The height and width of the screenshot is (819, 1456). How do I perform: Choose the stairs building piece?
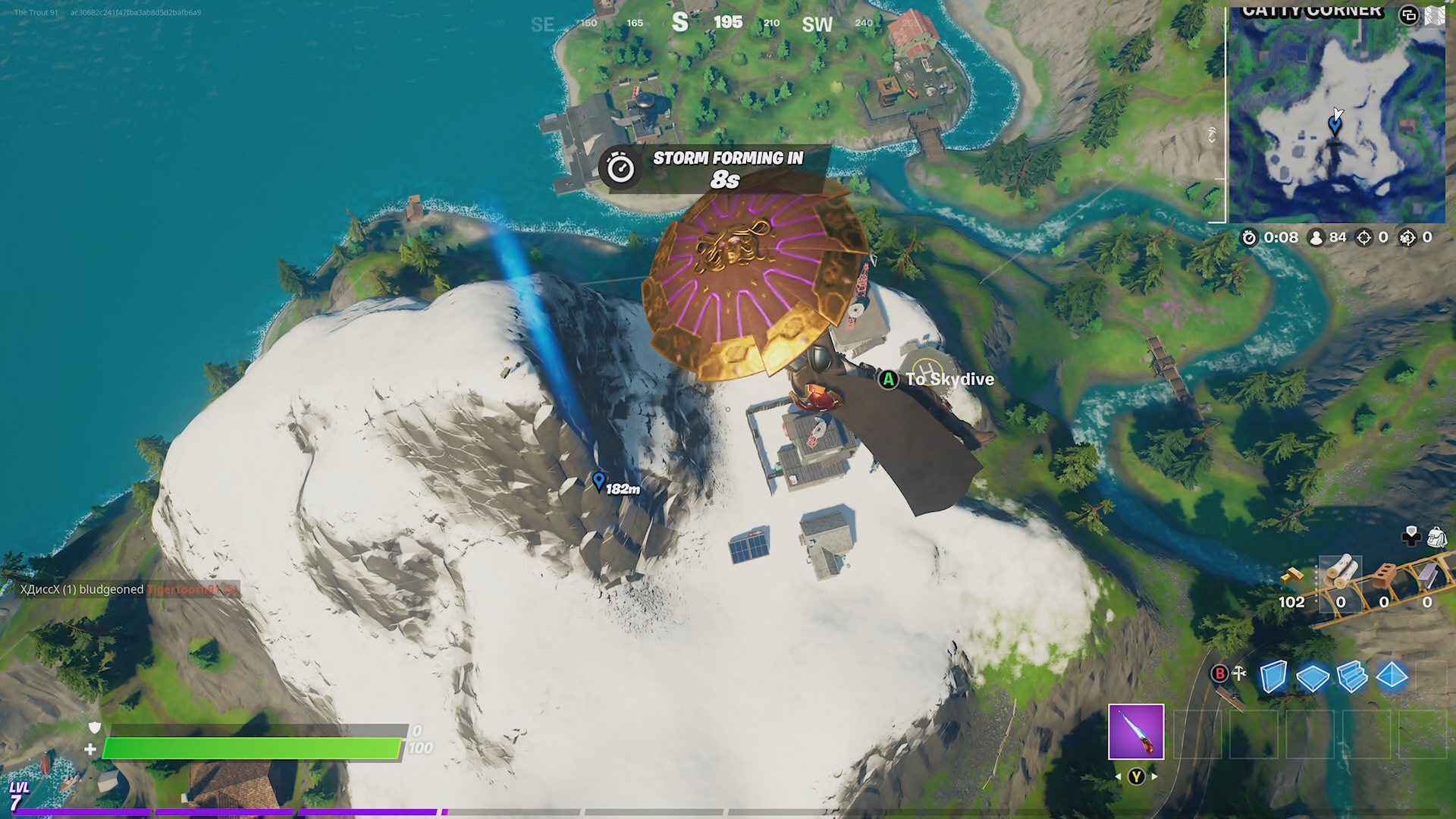coord(1352,676)
